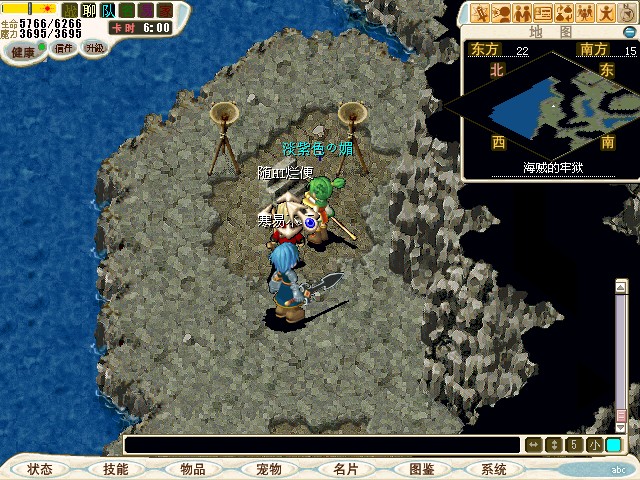Select the name card action icon
640x480 pixels.
coord(543,13)
